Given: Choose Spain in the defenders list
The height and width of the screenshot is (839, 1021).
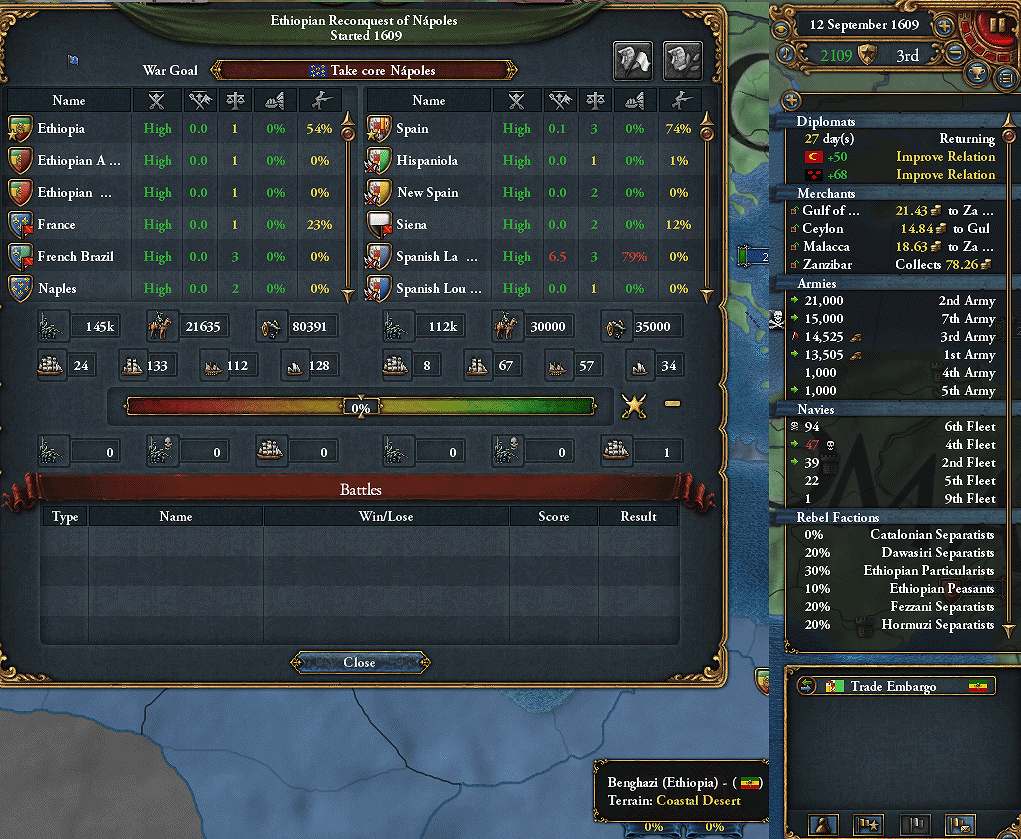Looking at the screenshot, I should pos(412,129).
